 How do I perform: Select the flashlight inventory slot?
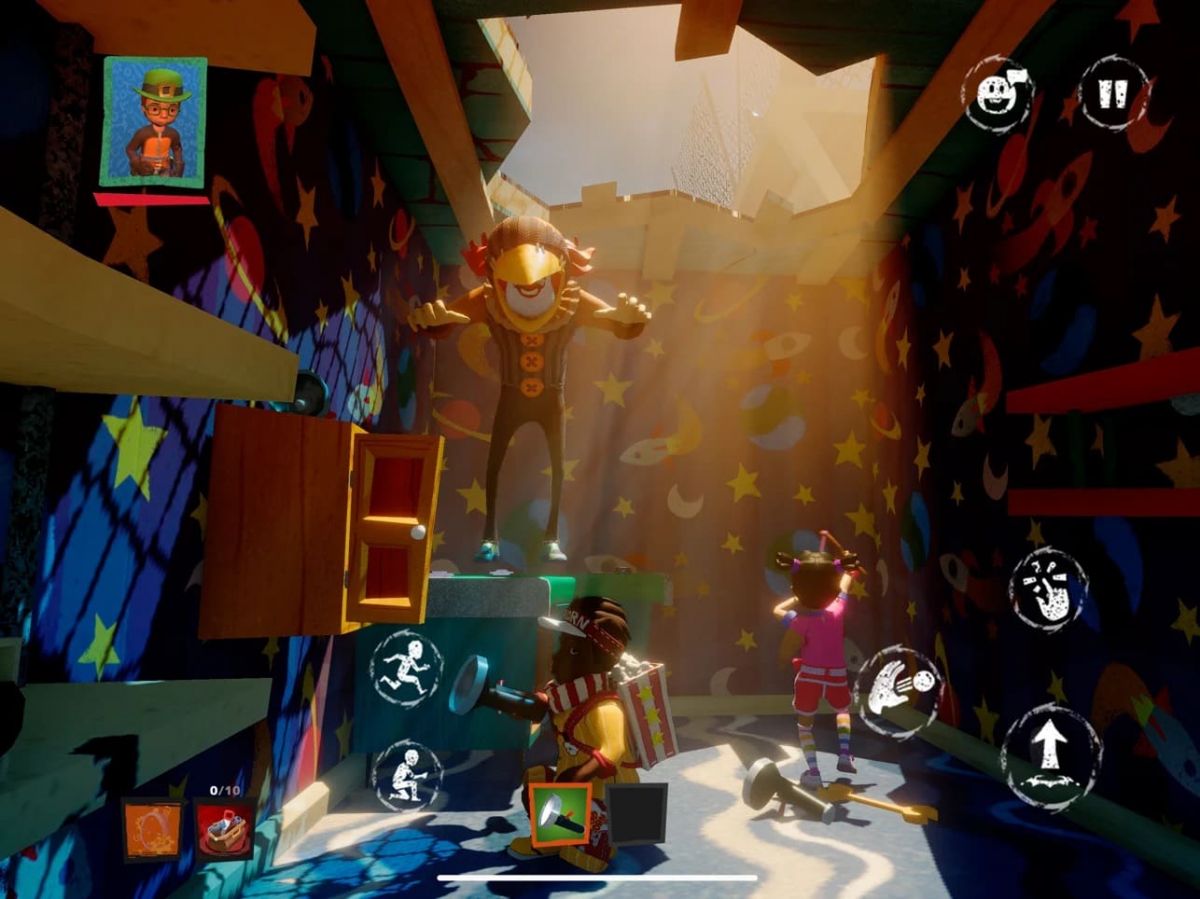tap(560, 814)
